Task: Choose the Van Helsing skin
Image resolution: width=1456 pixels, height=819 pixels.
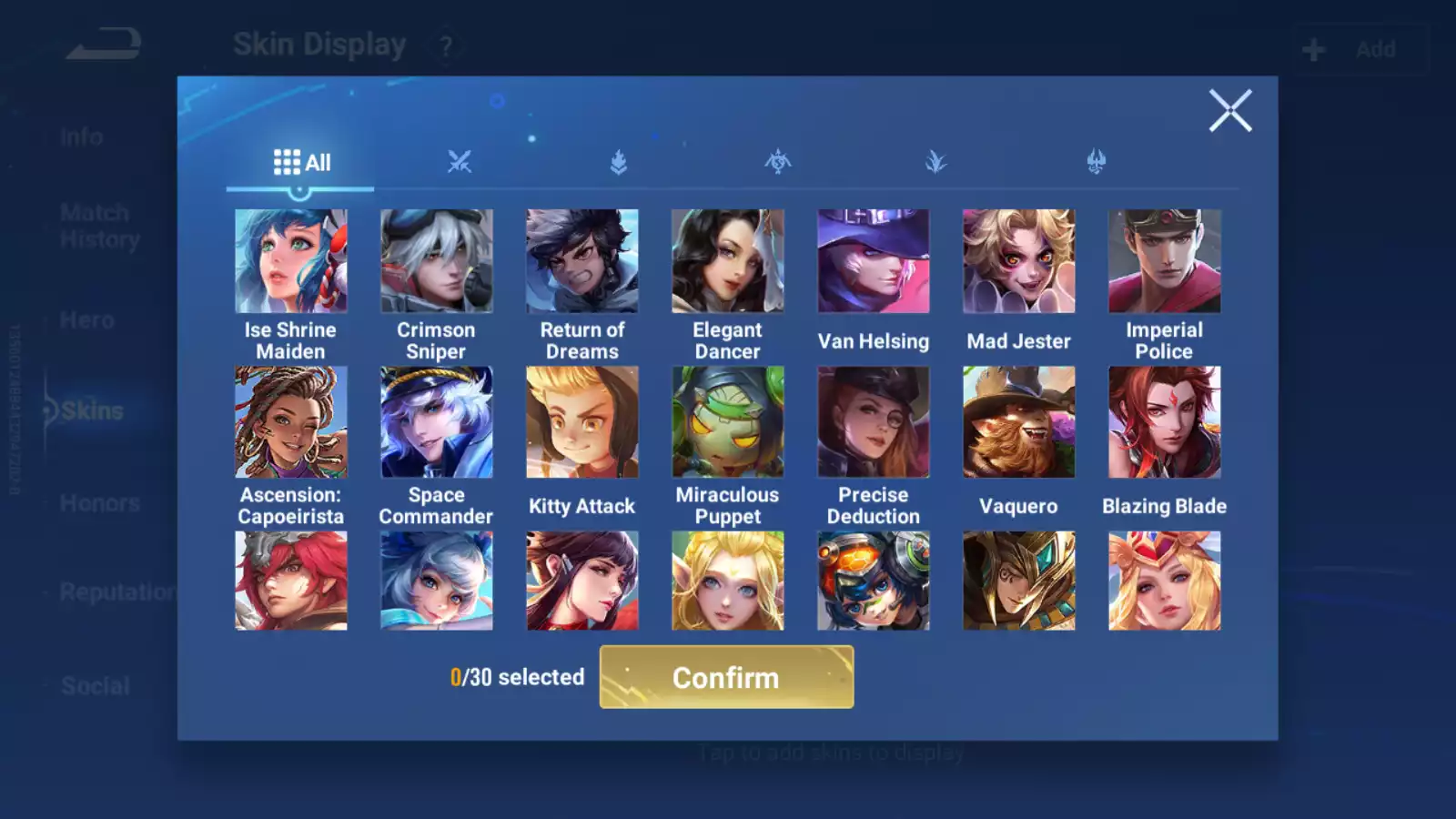Action: coord(874,262)
